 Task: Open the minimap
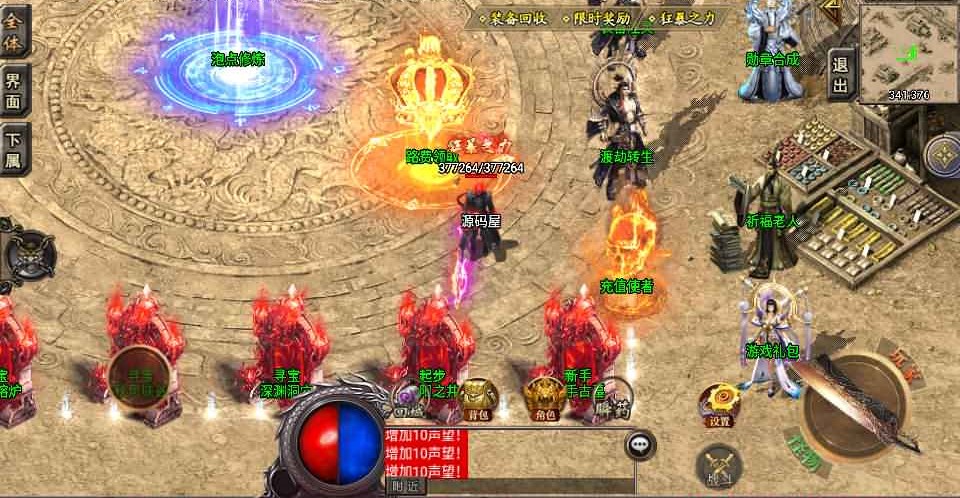click(907, 51)
